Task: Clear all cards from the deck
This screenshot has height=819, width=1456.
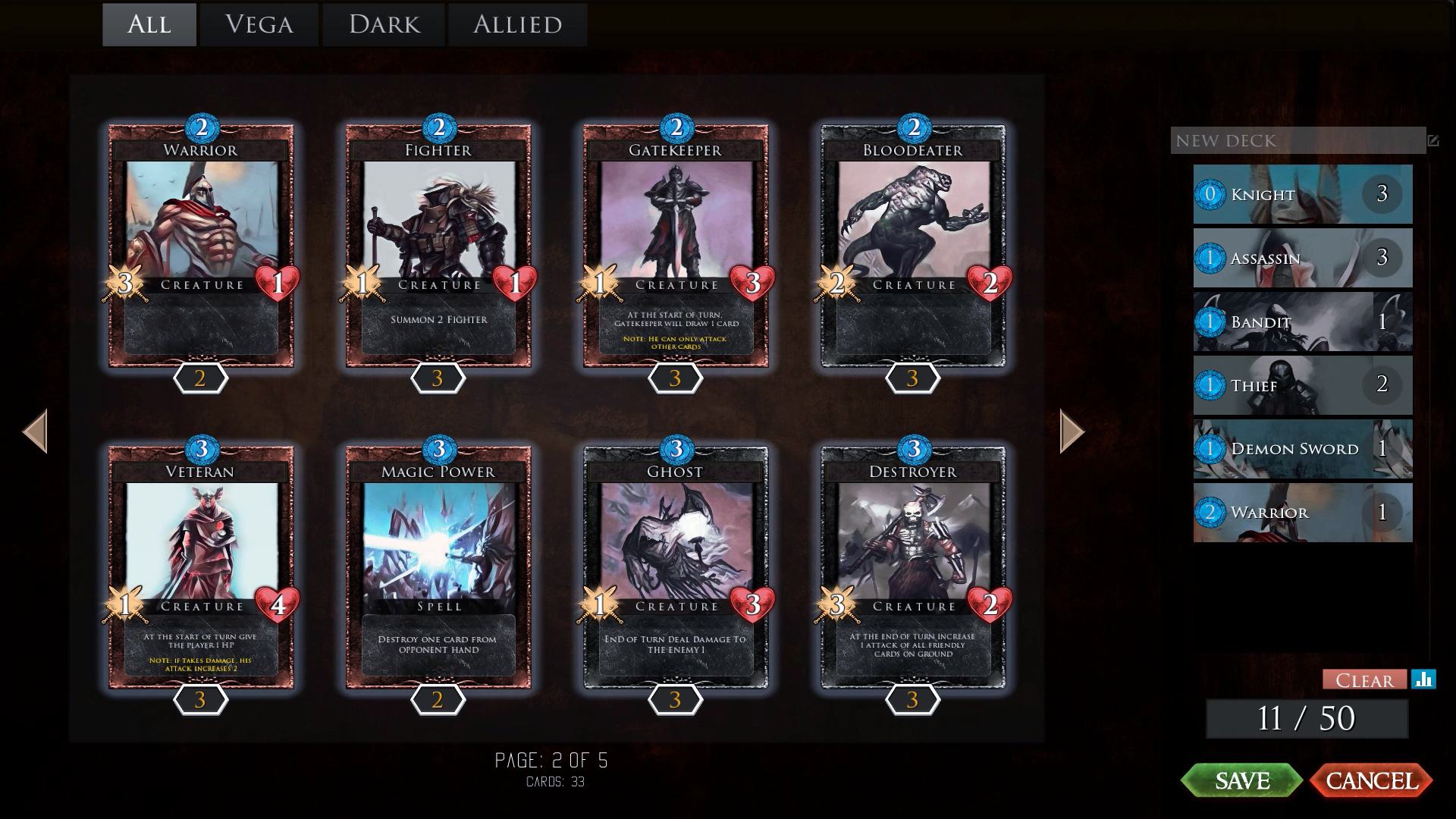Action: coord(1363,680)
